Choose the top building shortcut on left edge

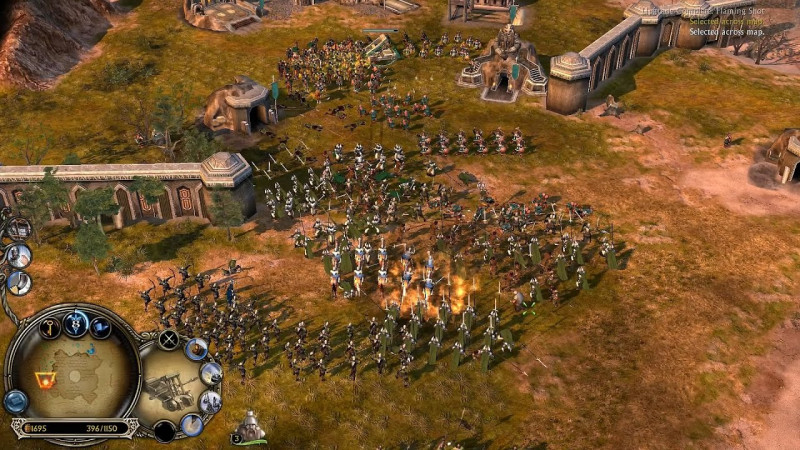[19, 228]
